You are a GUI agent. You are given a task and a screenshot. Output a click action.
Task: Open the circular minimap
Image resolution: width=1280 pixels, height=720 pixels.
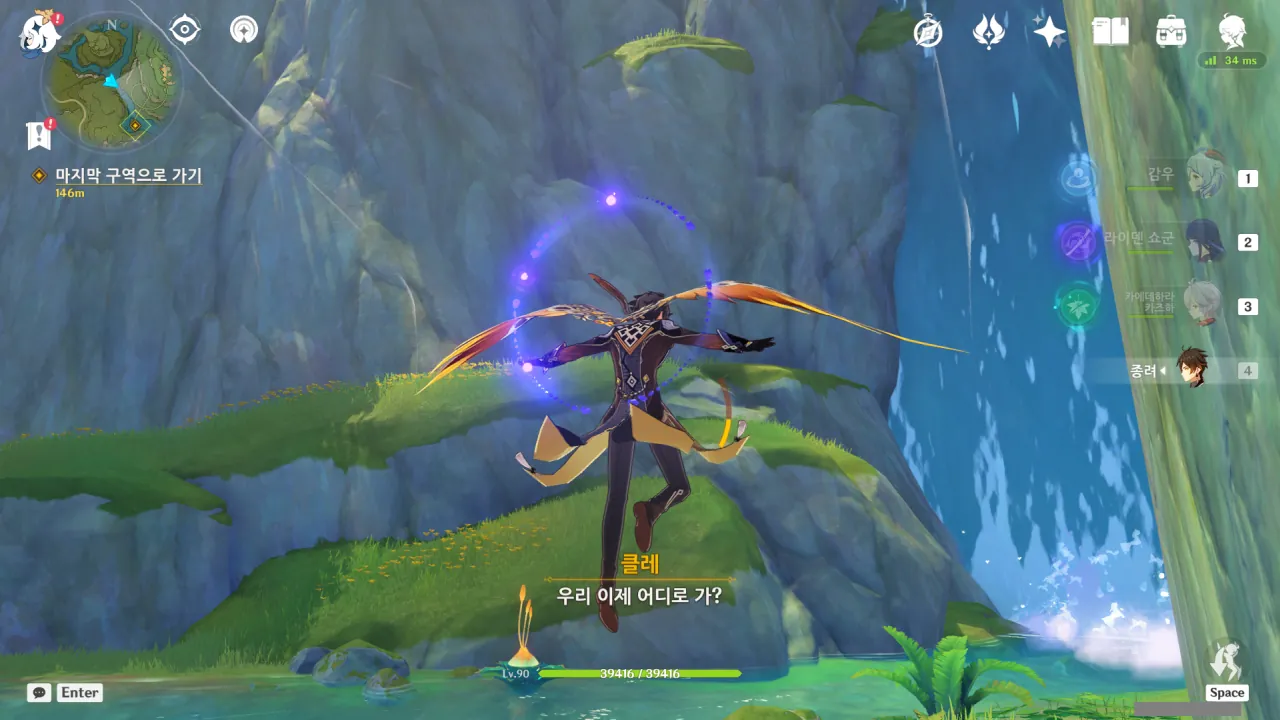click(x=111, y=82)
